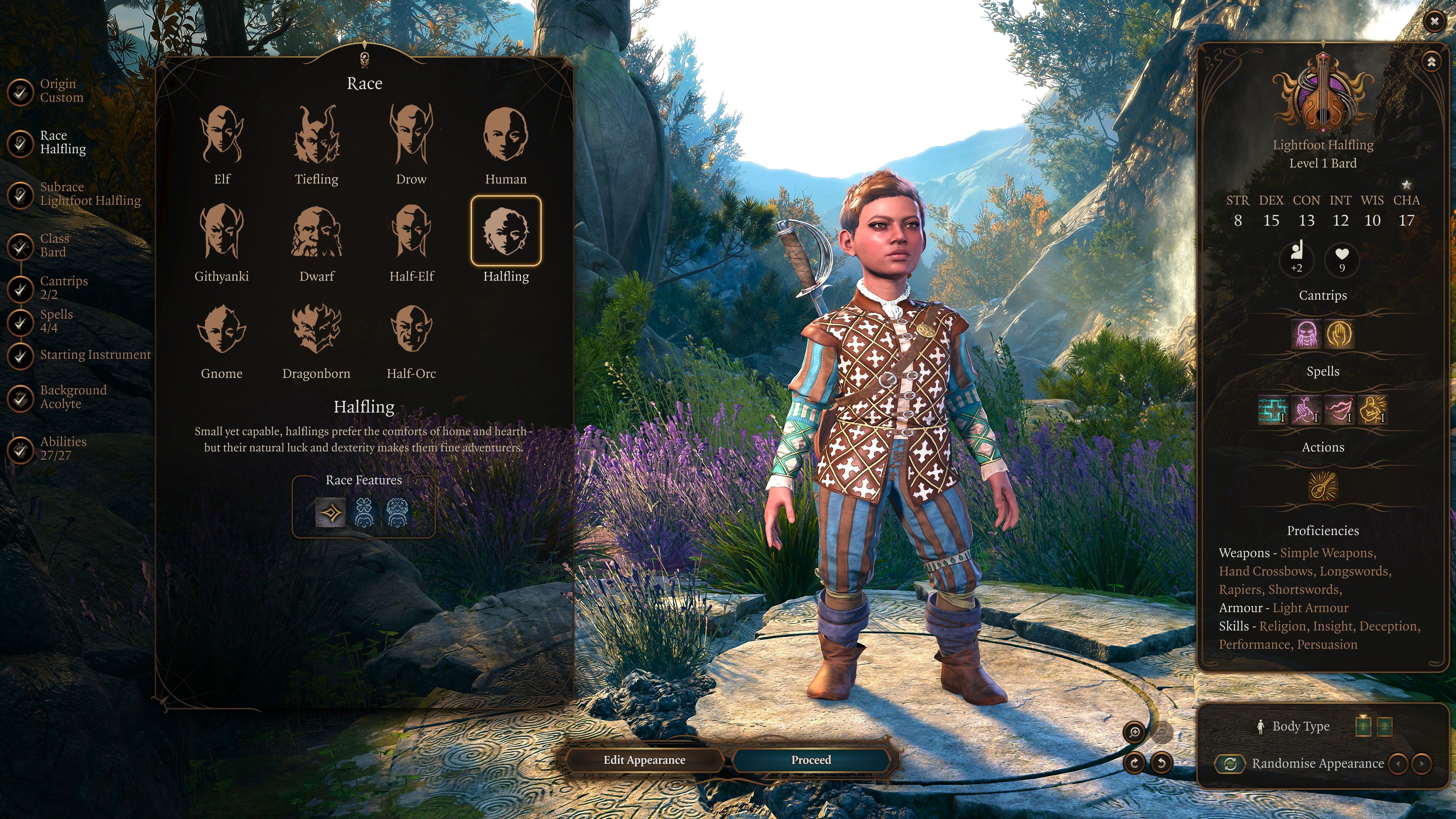Close the character creation screen

click(1434, 22)
